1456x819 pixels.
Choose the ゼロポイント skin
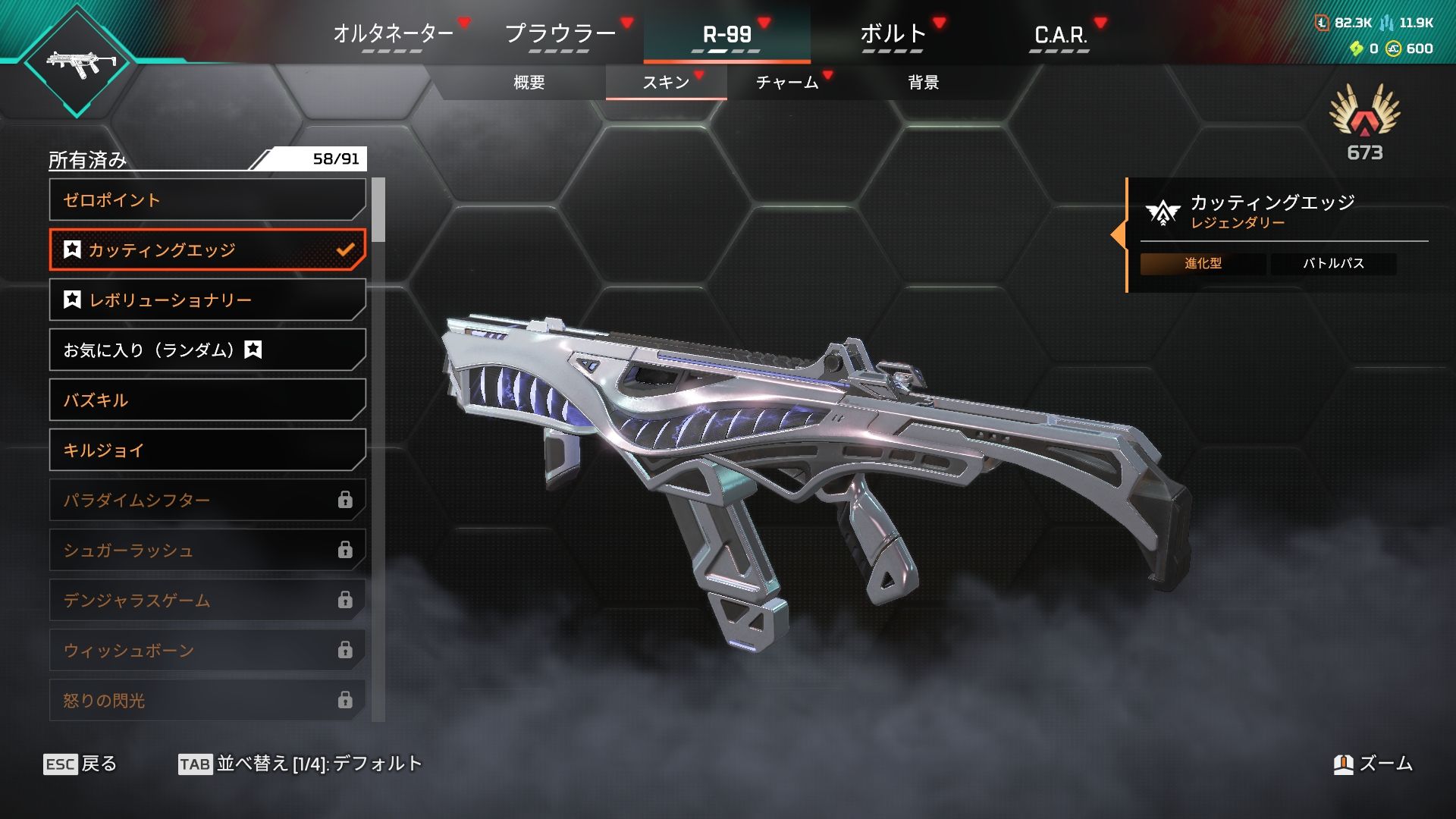[207, 200]
